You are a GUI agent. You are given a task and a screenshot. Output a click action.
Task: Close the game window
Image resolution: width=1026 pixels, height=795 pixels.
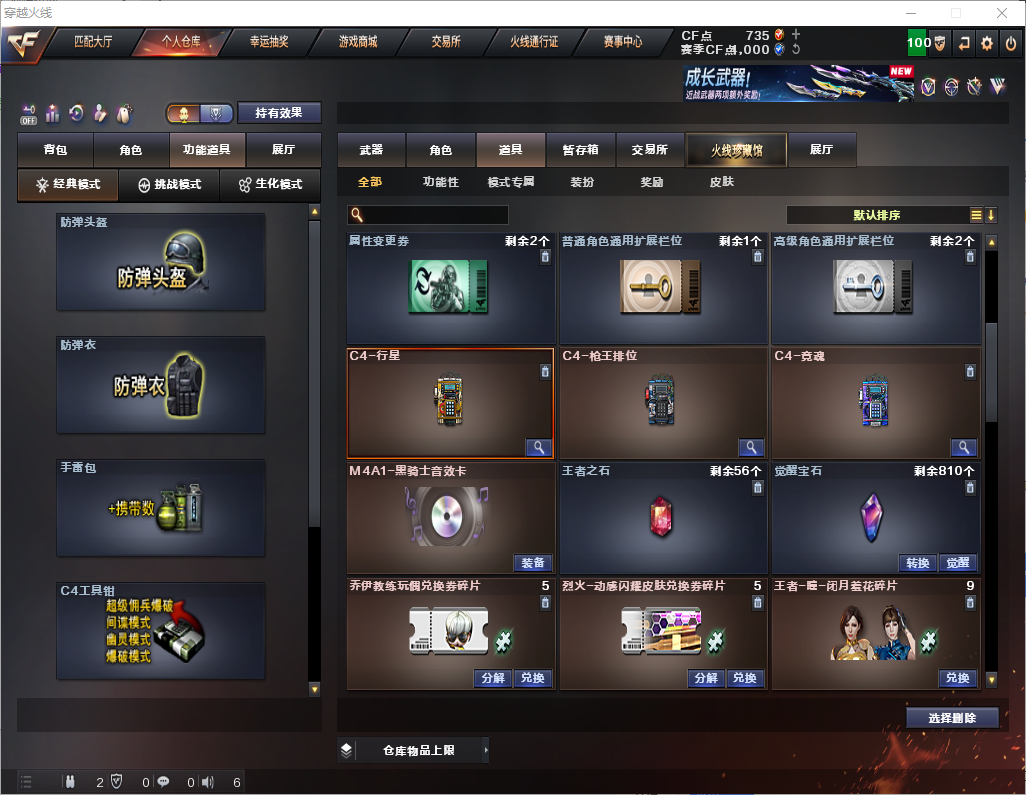coord(1002,13)
